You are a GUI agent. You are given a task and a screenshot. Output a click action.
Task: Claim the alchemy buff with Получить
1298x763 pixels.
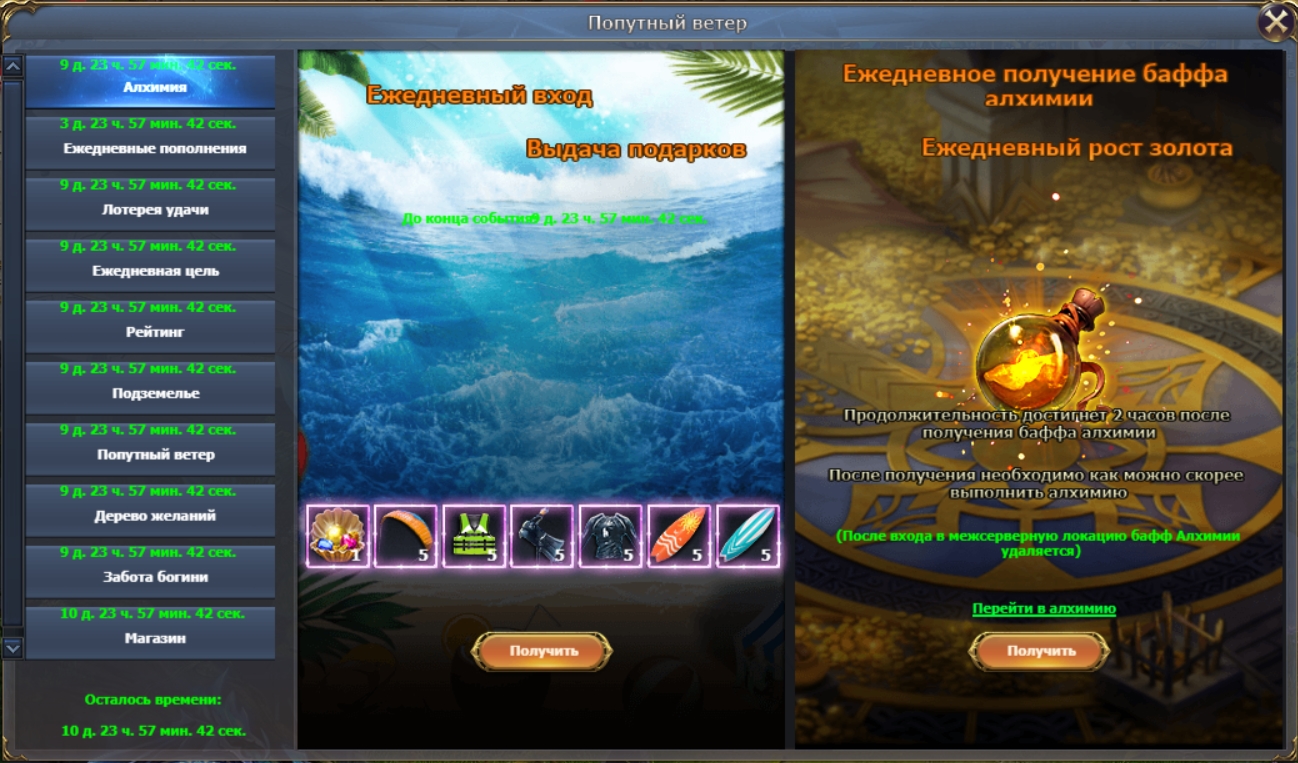(x=1040, y=651)
